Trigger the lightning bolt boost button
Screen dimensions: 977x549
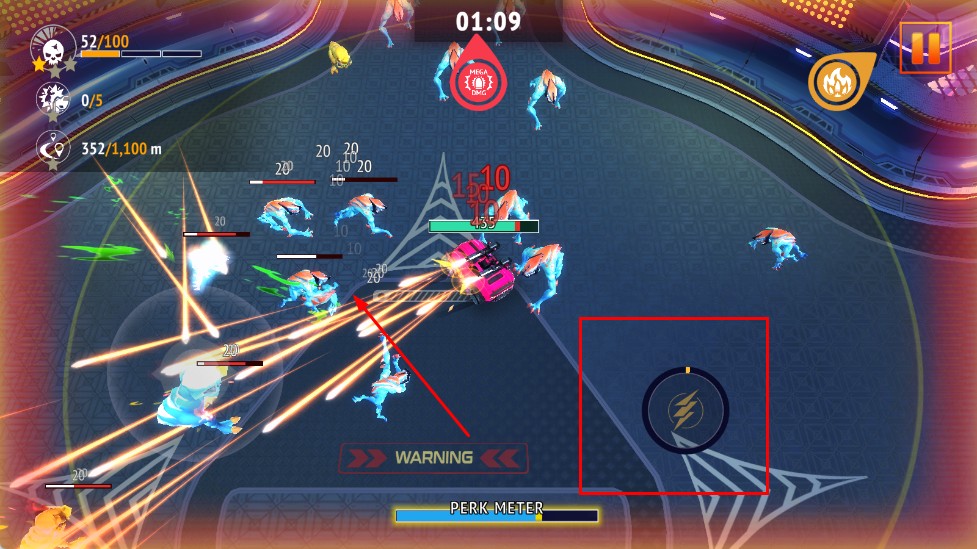(685, 410)
